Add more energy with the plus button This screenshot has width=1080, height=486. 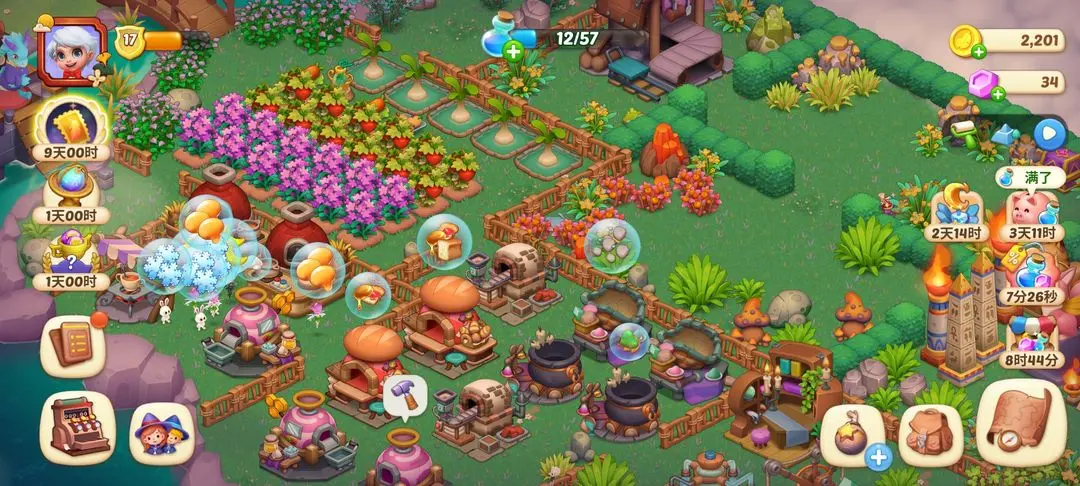pos(513,52)
